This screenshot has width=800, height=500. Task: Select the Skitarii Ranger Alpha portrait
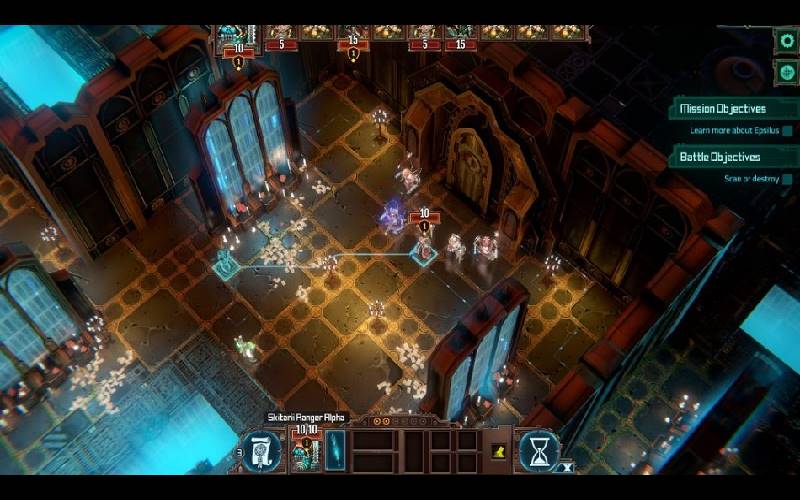tap(303, 451)
